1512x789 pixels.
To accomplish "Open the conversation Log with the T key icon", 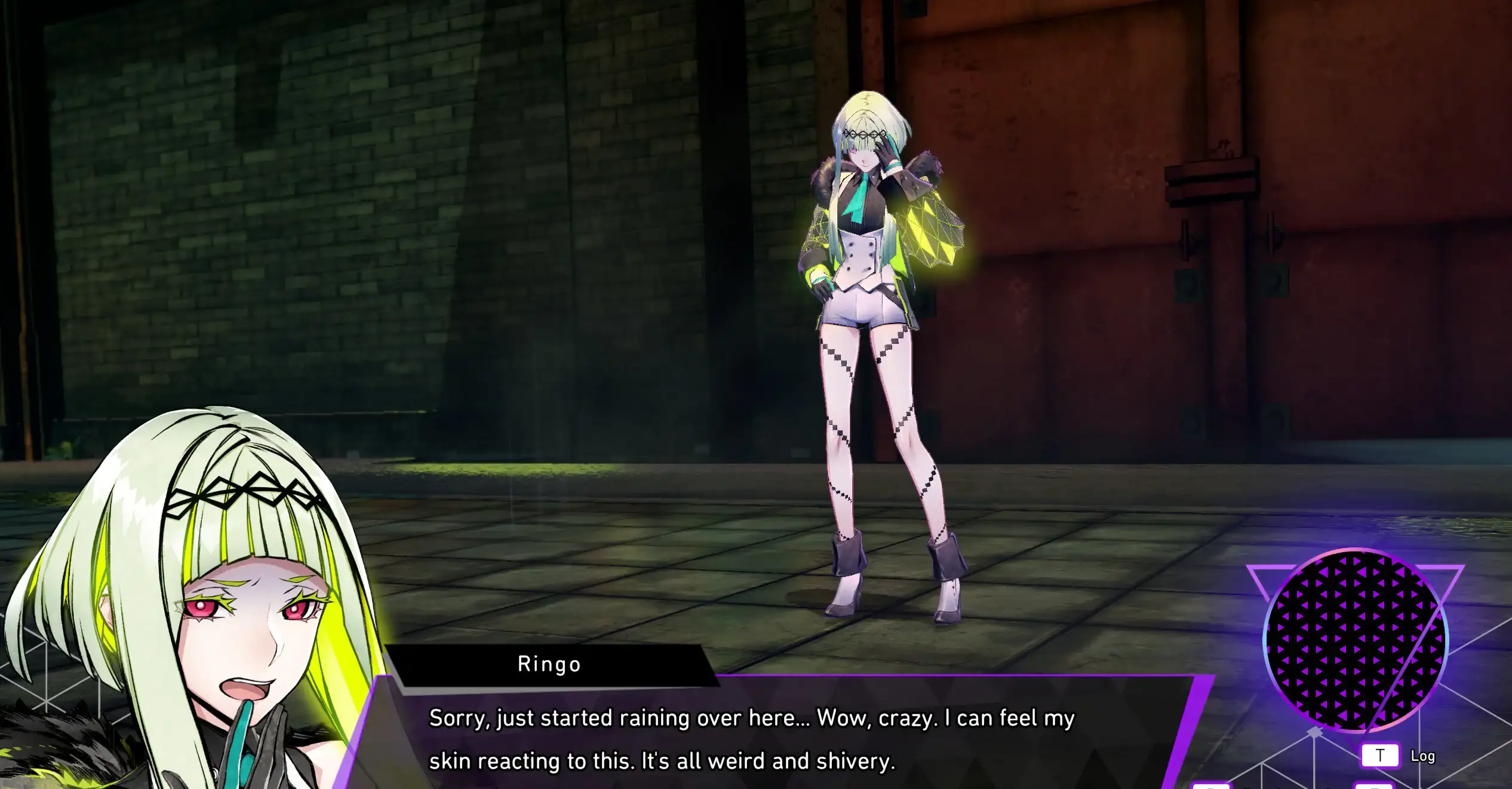I will tap(1381, 754).
